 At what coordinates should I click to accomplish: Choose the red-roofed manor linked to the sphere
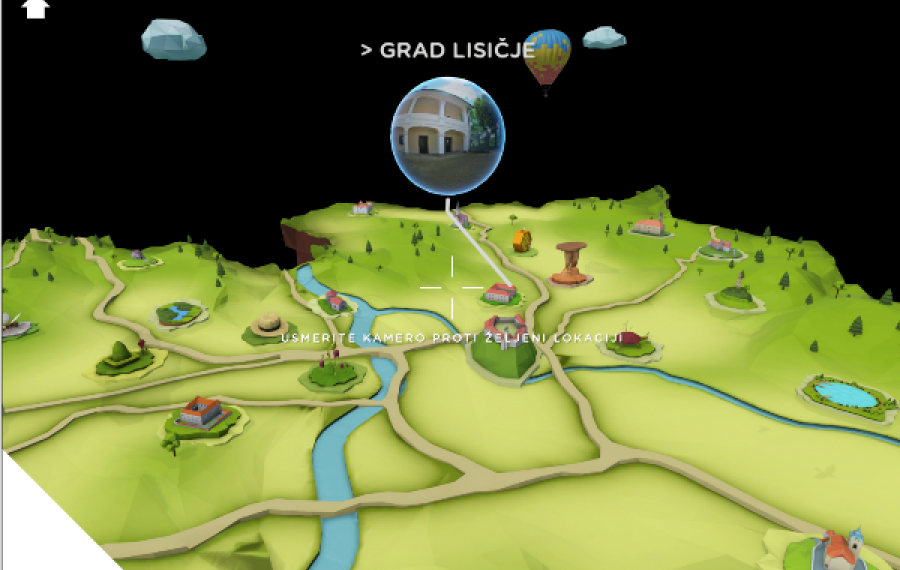click(499, 293)
